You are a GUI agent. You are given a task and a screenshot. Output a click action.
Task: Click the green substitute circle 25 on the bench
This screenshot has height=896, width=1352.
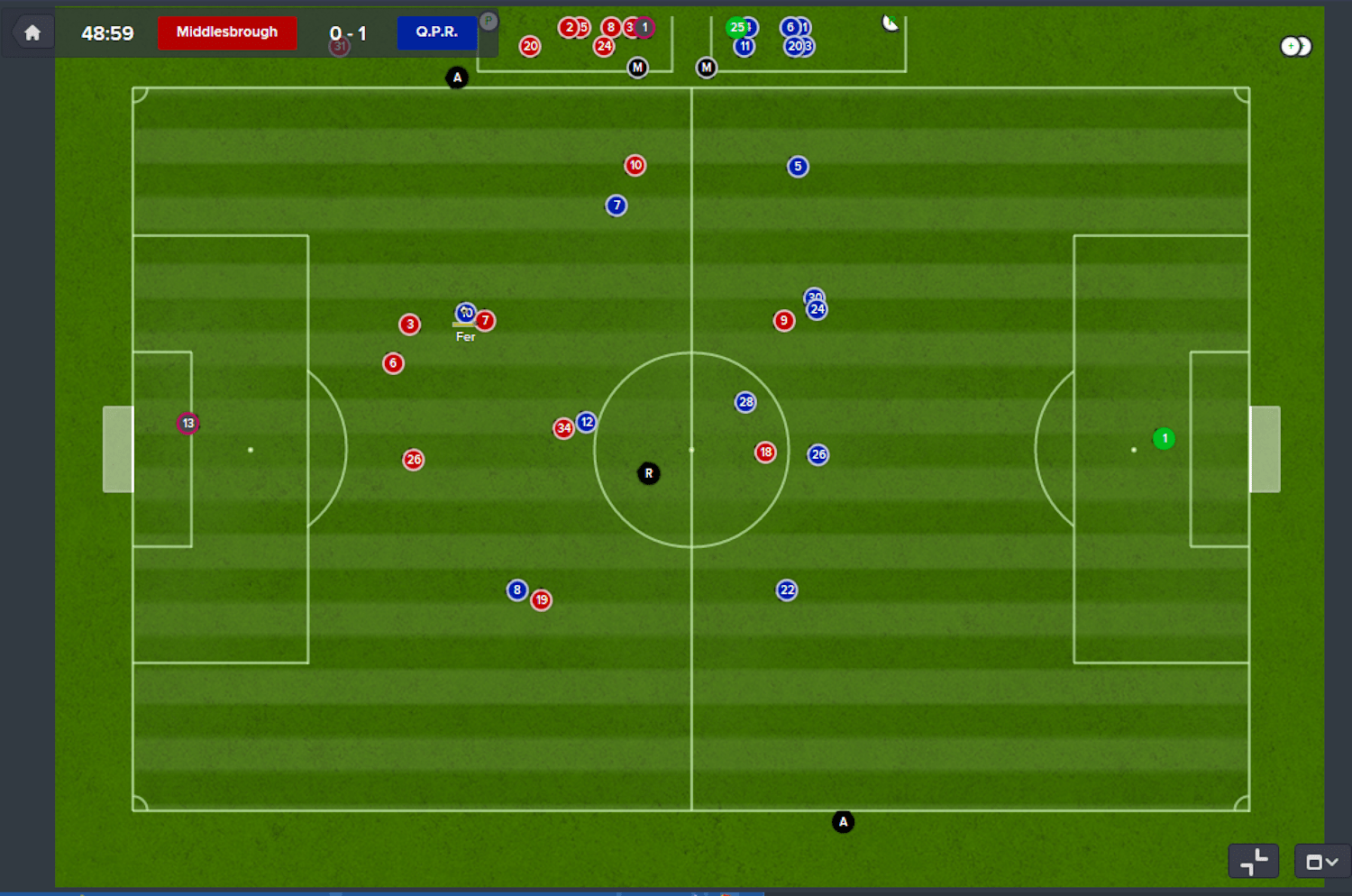(x=737, y=27)
